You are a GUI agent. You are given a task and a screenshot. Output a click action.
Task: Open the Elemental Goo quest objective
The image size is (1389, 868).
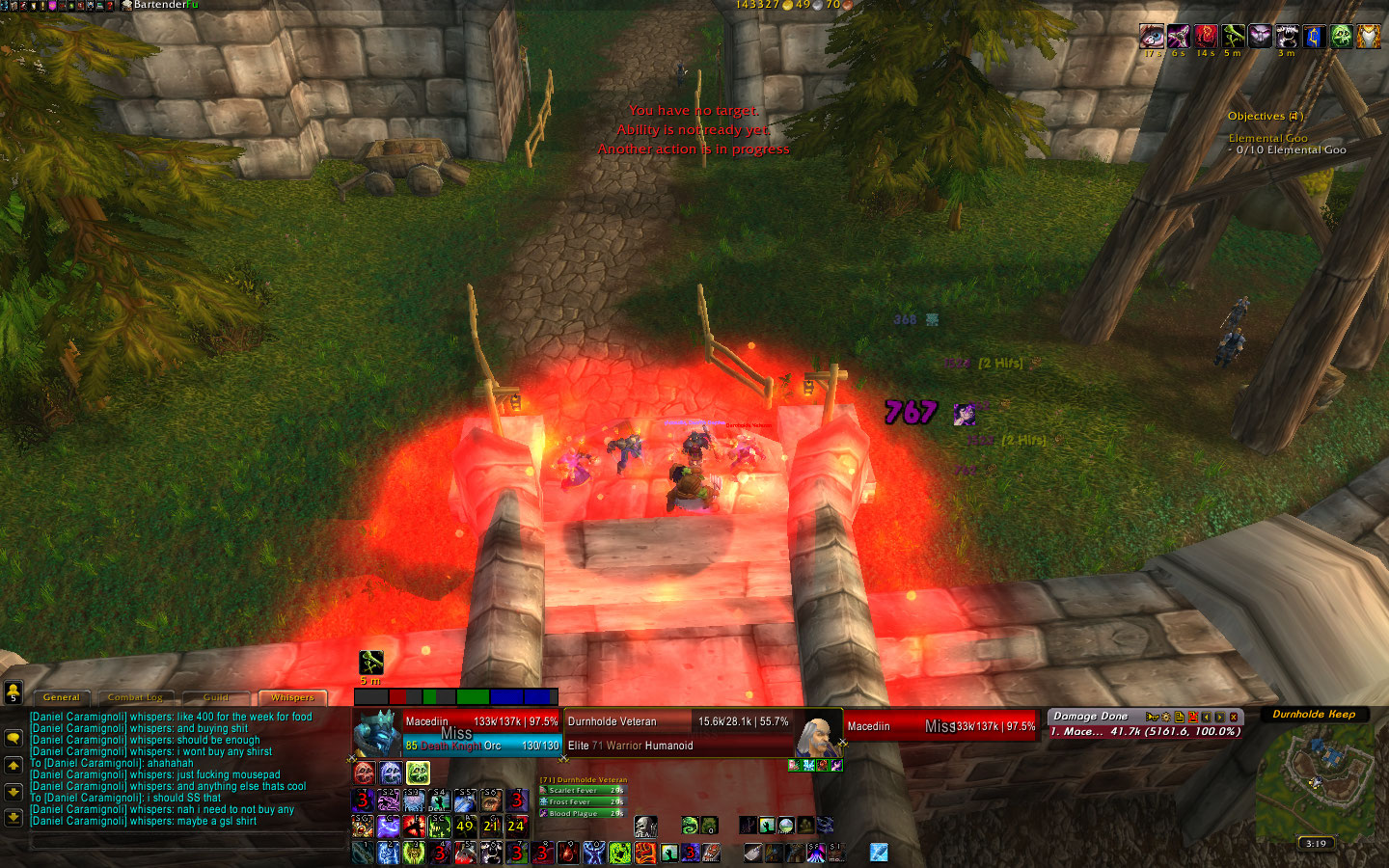(1267, 138)
